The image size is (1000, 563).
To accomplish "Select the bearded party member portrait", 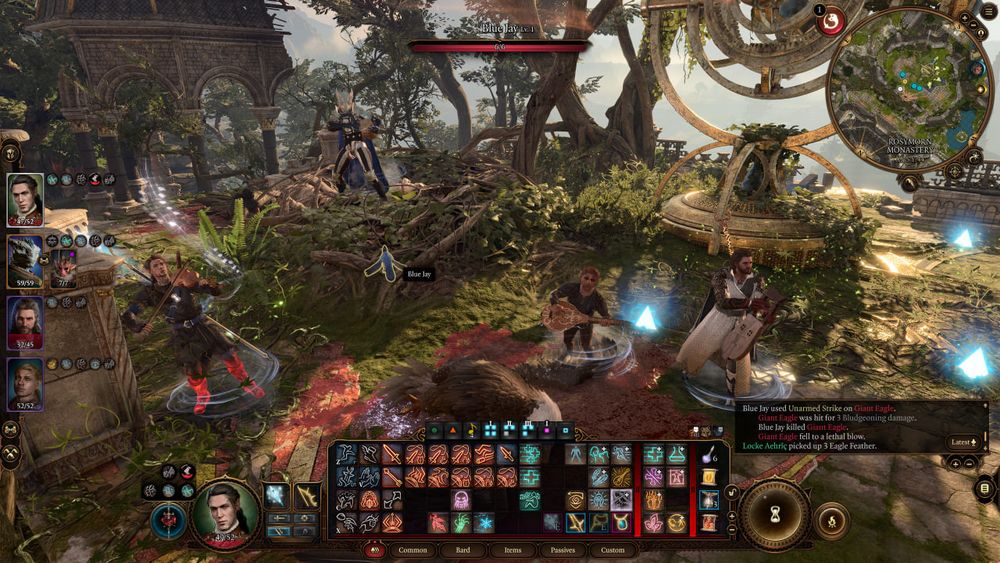I will tap(25, 320).
